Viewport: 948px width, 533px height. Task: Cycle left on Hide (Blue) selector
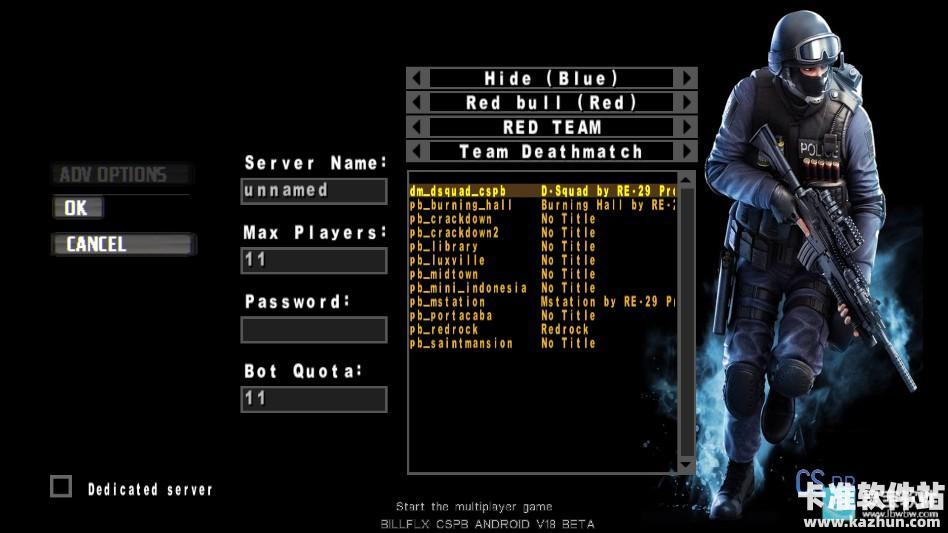click(x=418, y=78)
